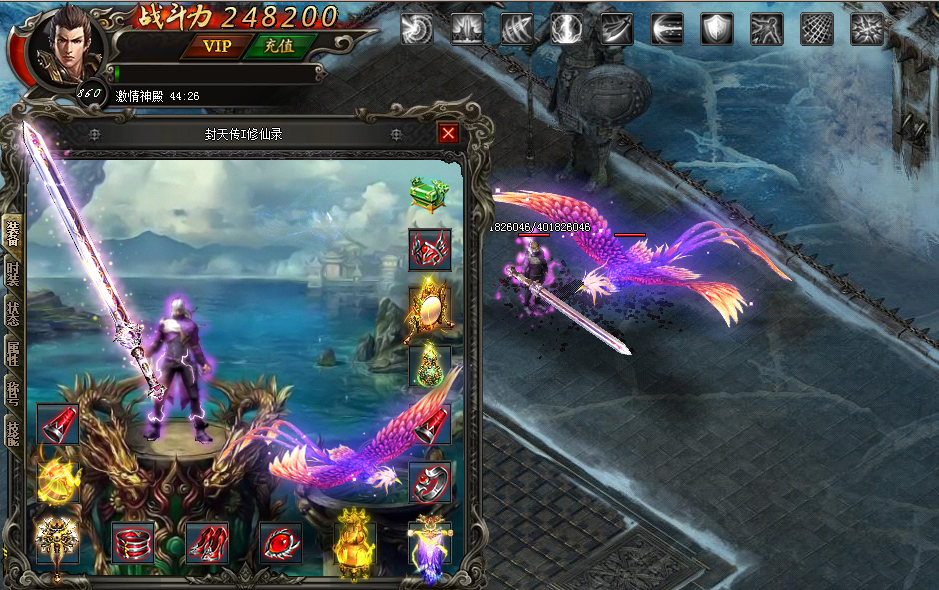The image size is (939, 590).
Task: Select the red boots equipment slot
Action: point(207,543)
